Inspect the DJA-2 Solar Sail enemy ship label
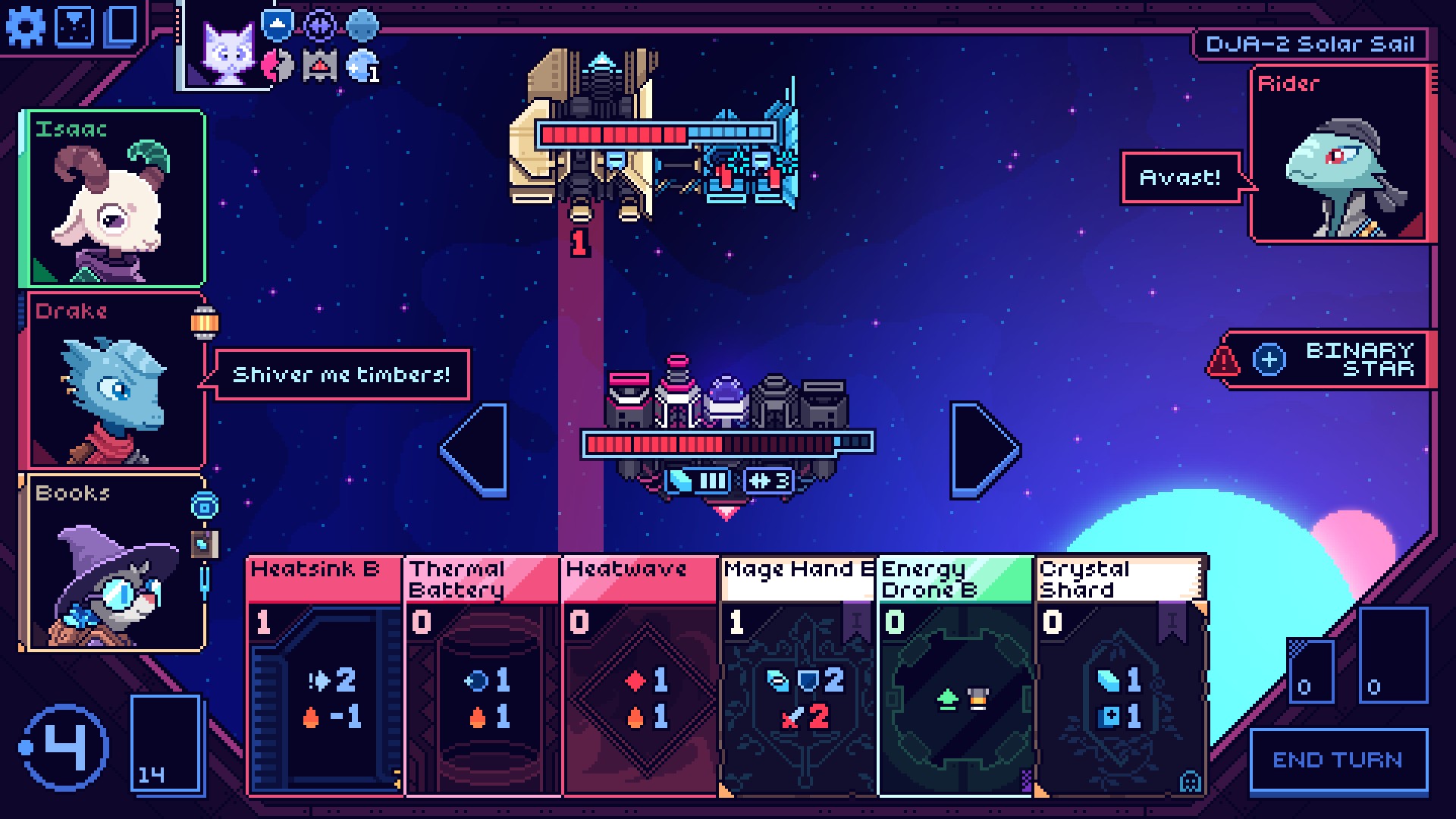This screenshot has height=819, width=1456. point(1310,44)
